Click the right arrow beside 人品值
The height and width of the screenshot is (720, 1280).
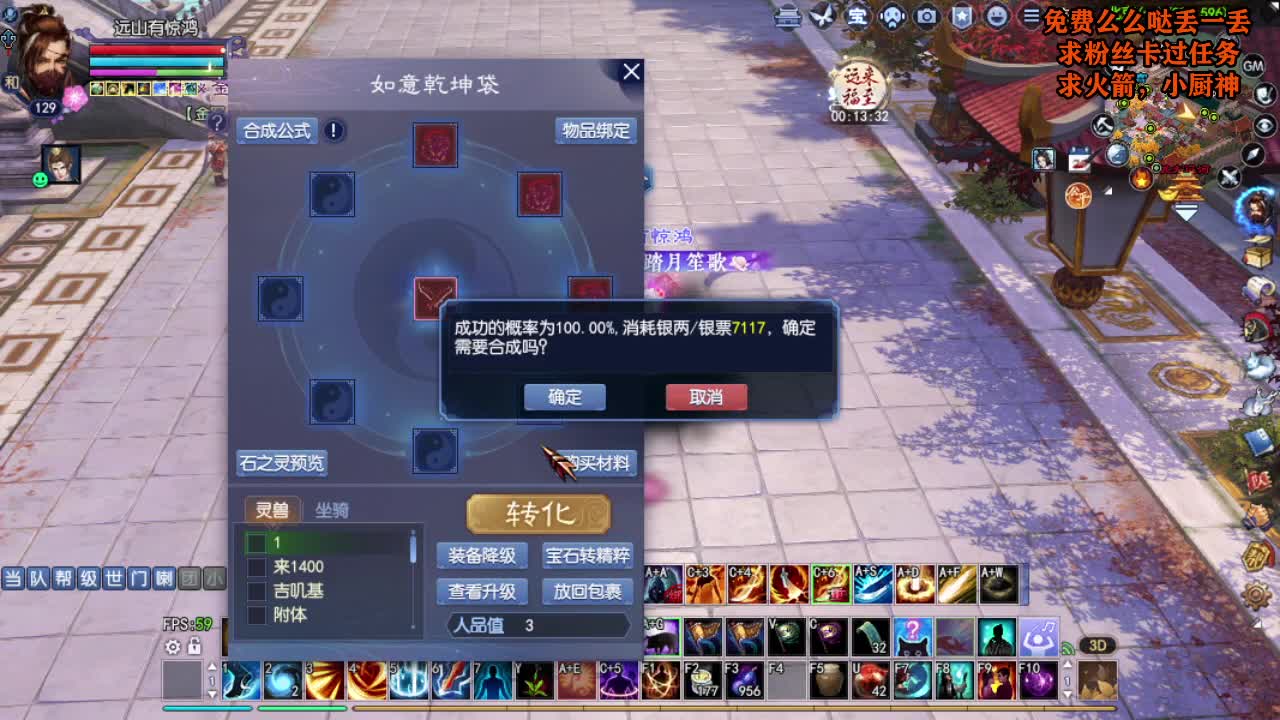(627, 625)
